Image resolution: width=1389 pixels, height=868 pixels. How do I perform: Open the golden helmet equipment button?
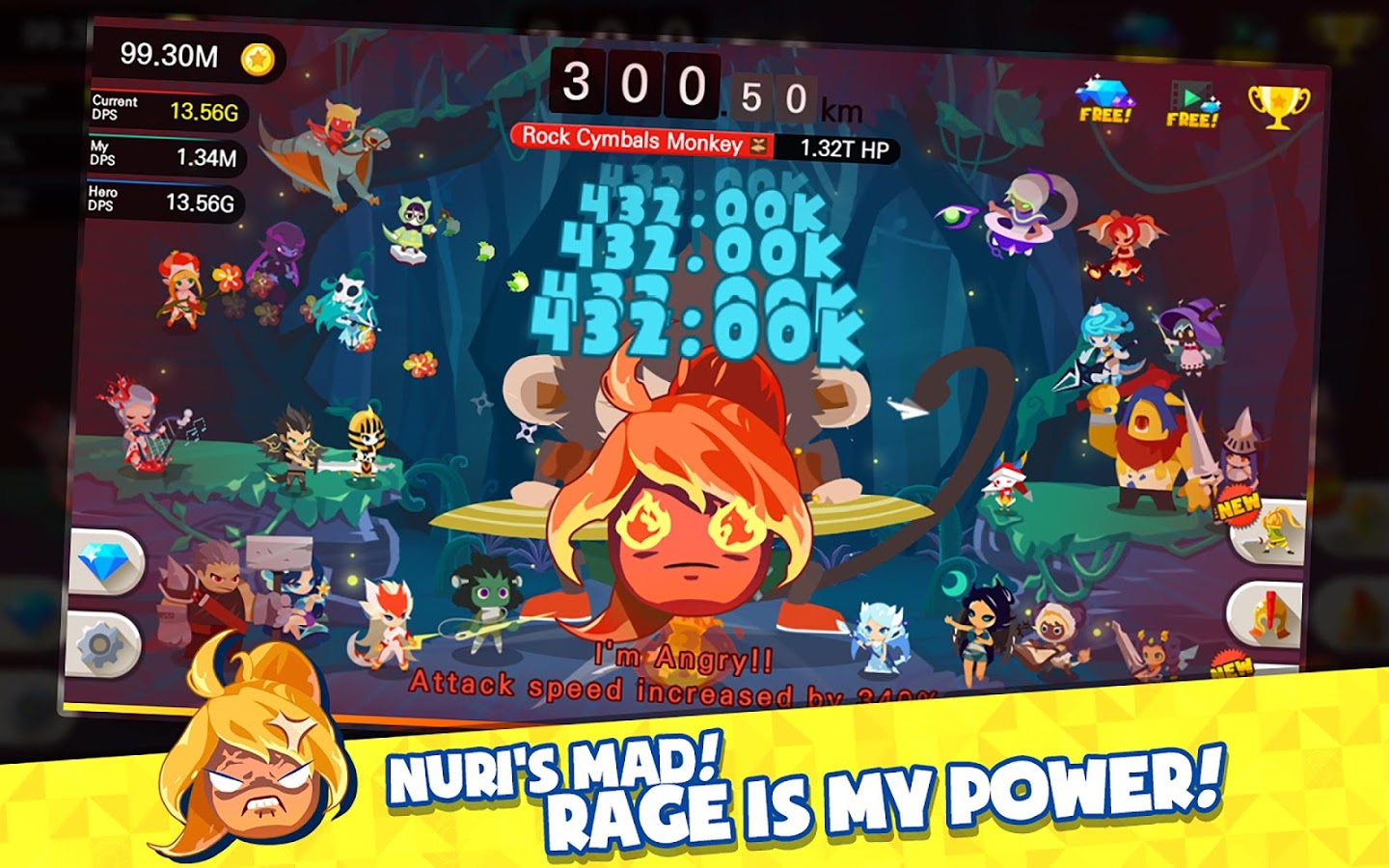pyautogui.click(x=1267, y=614)
